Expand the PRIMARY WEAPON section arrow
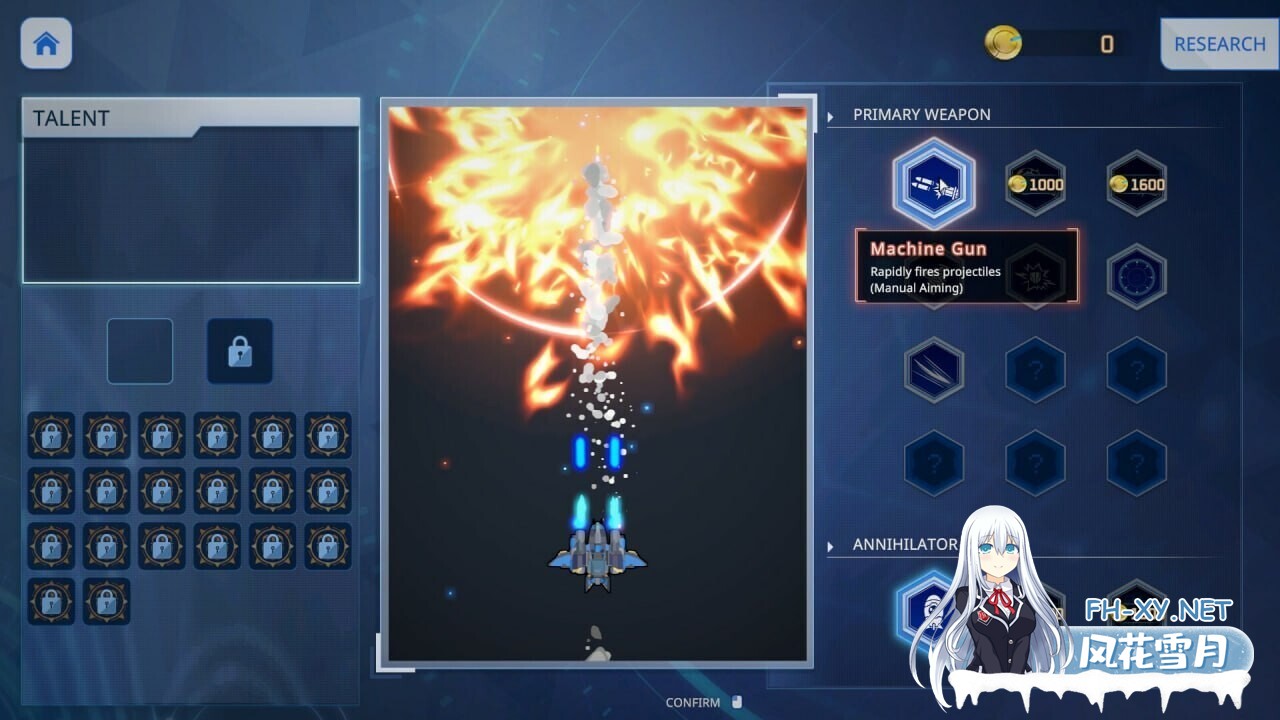This screenshot has height=720, width=1280. point(830,115)
